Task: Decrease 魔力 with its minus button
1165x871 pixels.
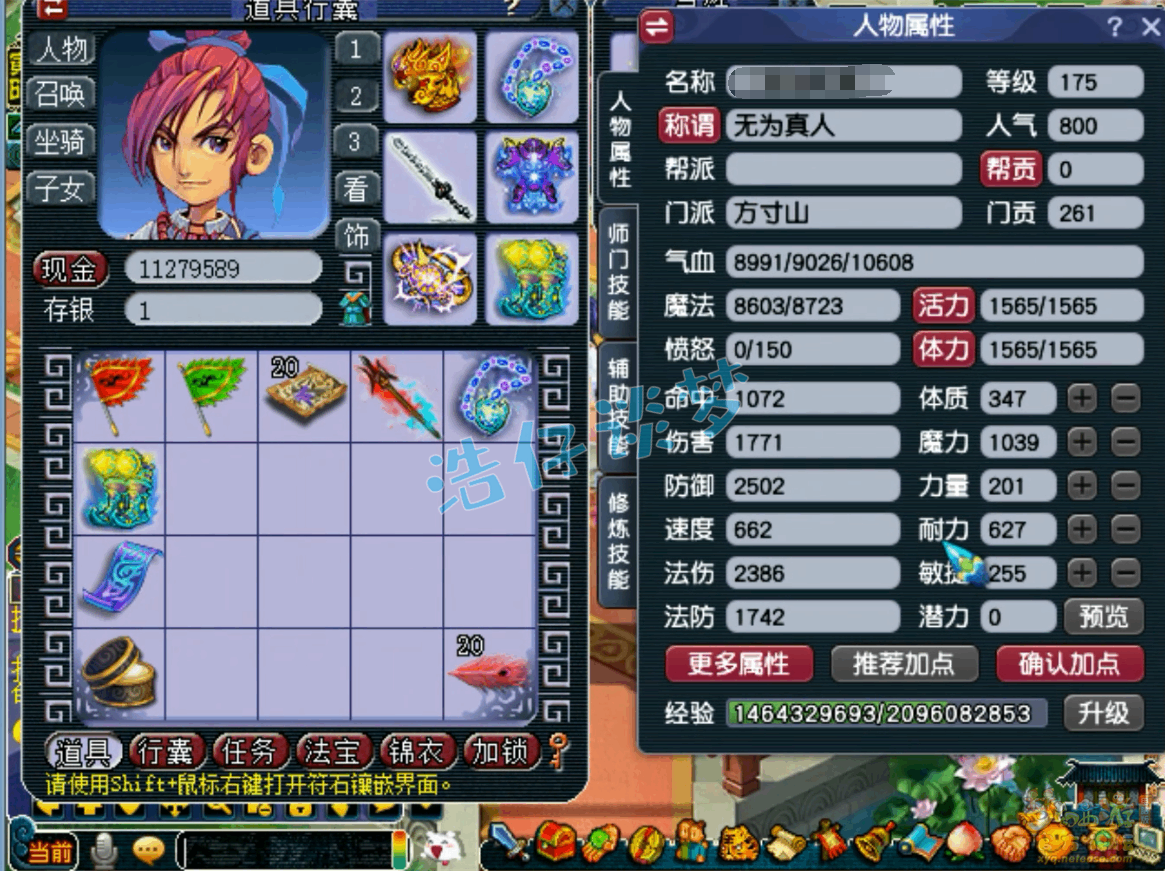Action: [x=1126, y=442]
